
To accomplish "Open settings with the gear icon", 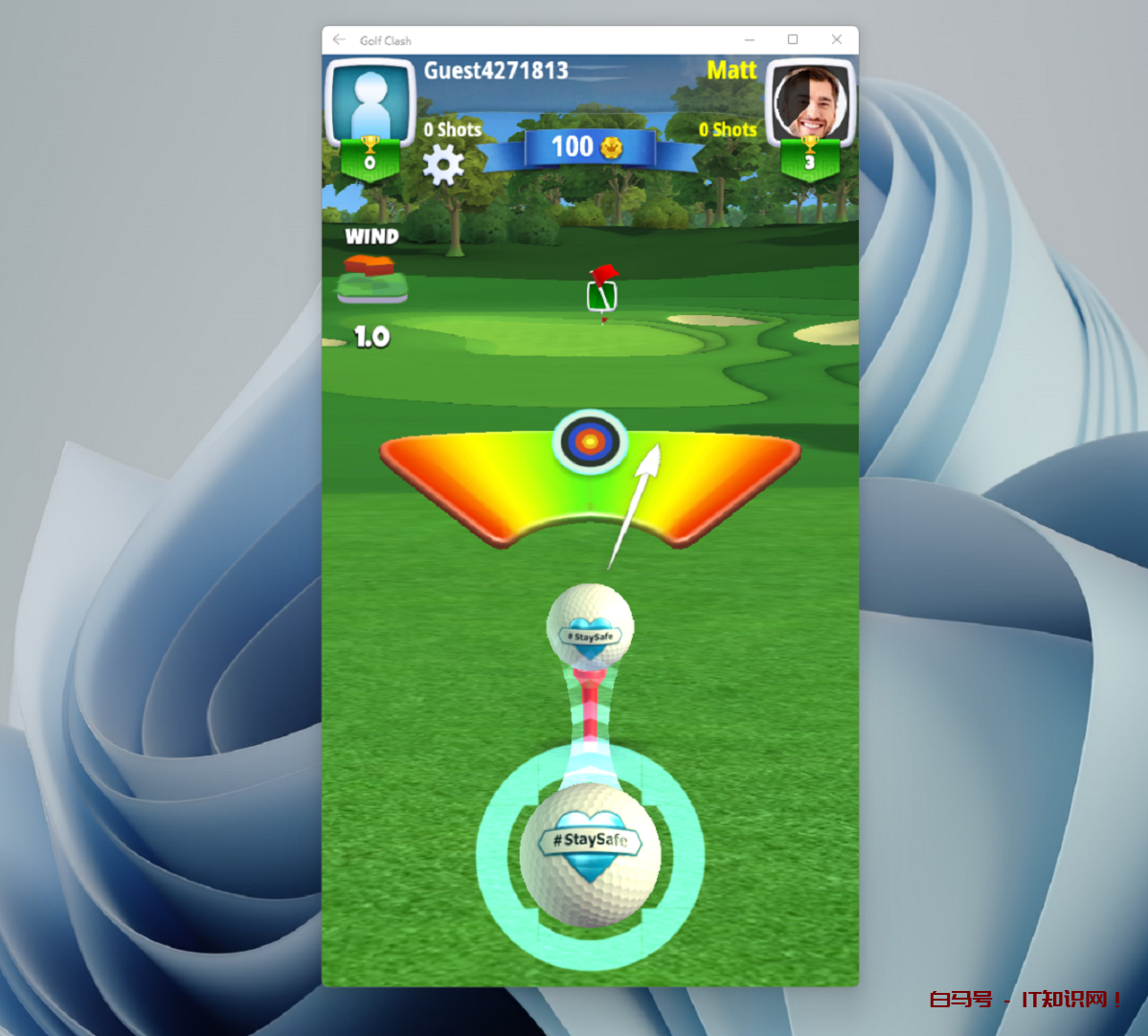I will (442, 165).
